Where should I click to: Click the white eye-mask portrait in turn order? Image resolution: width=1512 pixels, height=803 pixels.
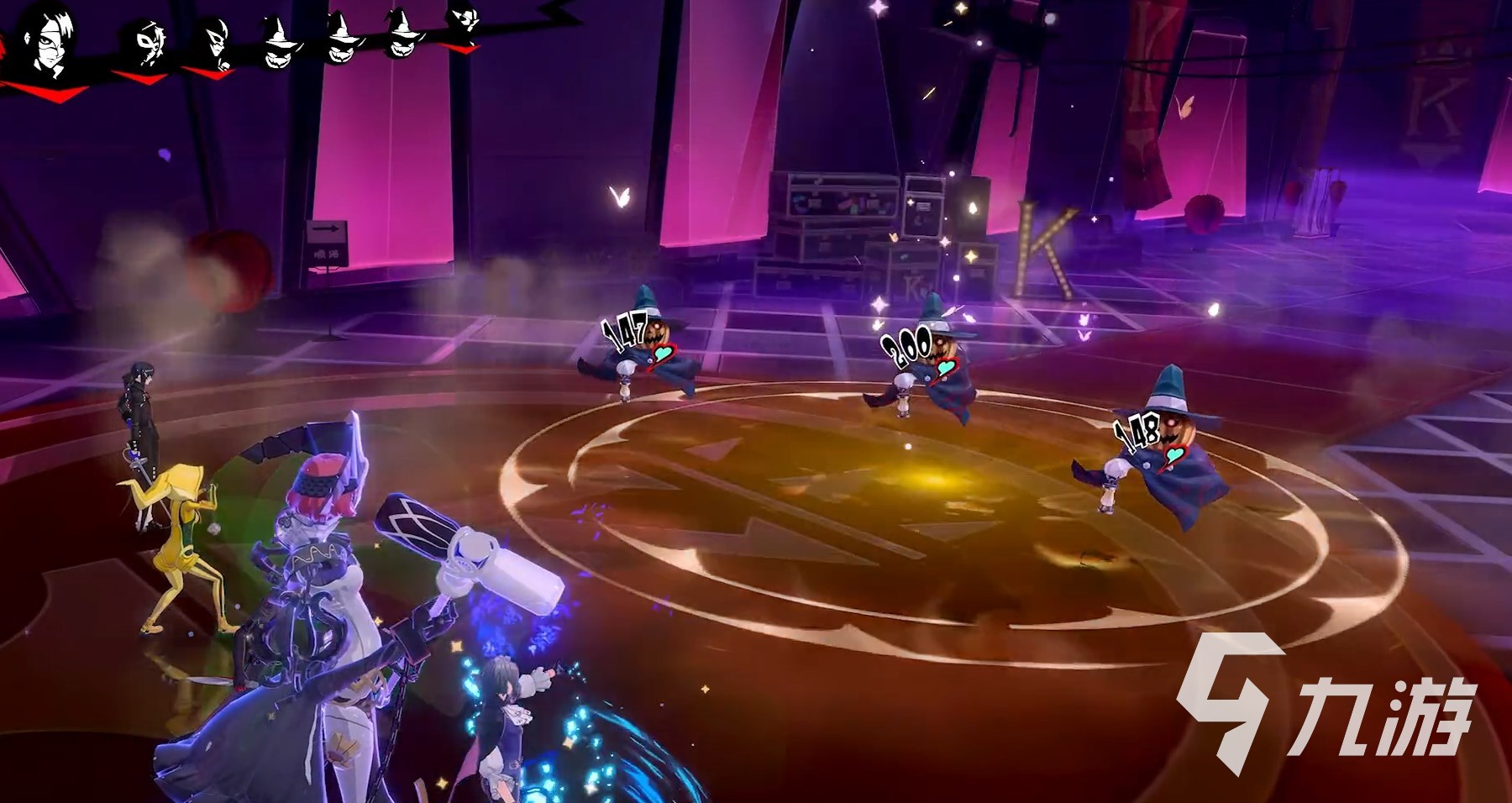pos(149,44)
